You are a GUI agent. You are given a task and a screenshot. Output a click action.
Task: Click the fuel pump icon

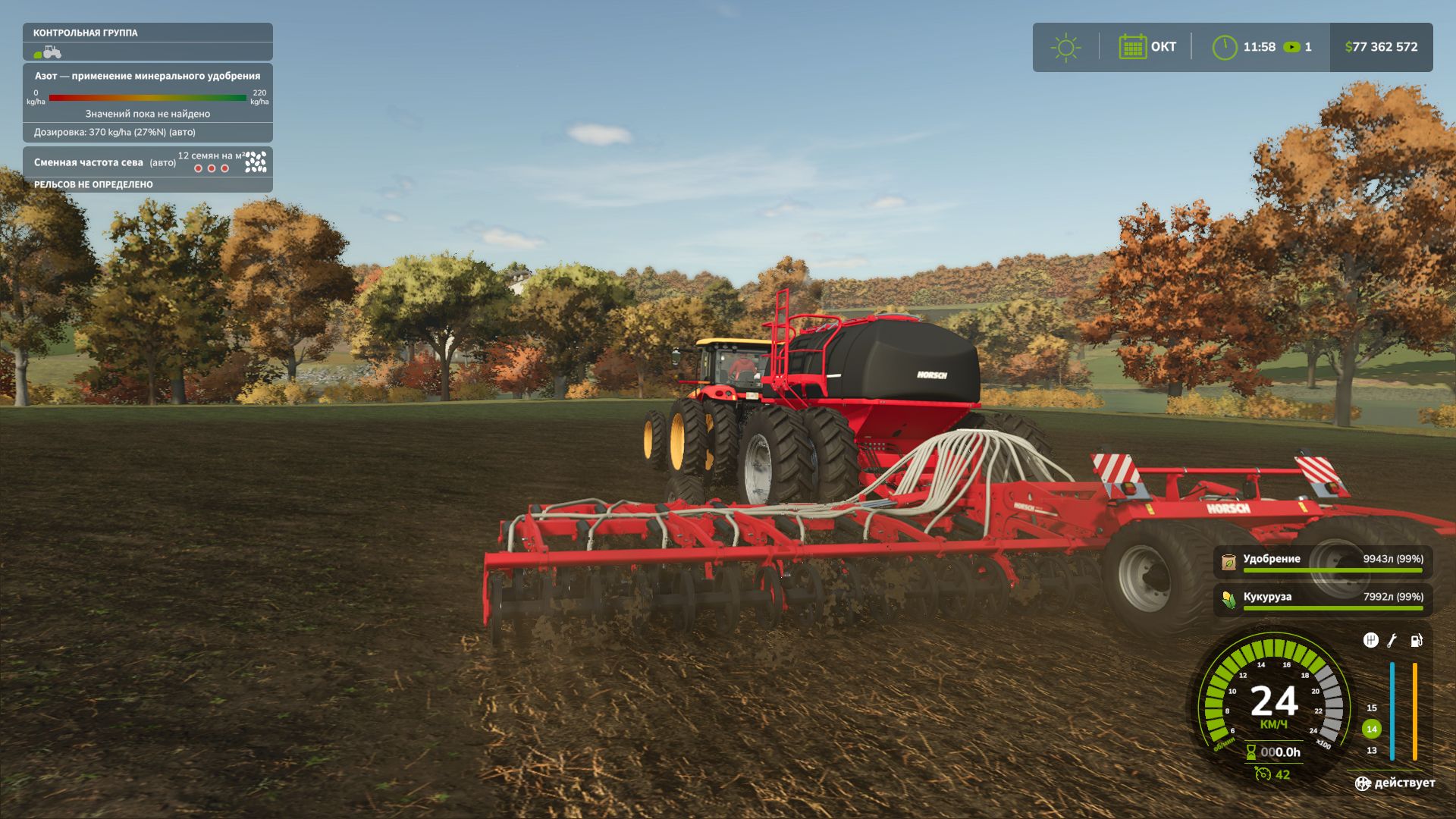click(x=1416, y=641)
